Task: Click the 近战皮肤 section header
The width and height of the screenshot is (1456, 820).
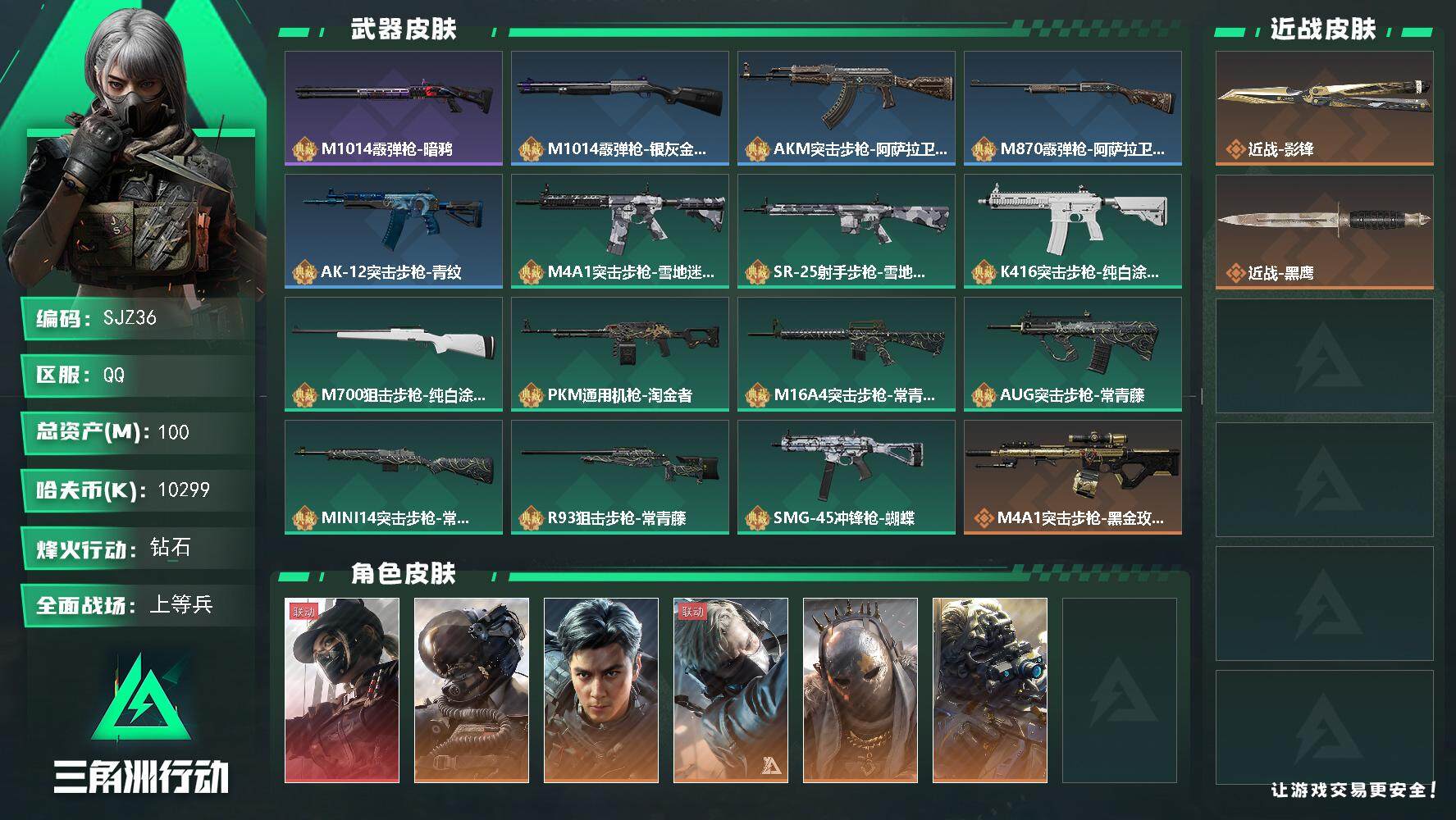Action: click(x=1321, y=27)
